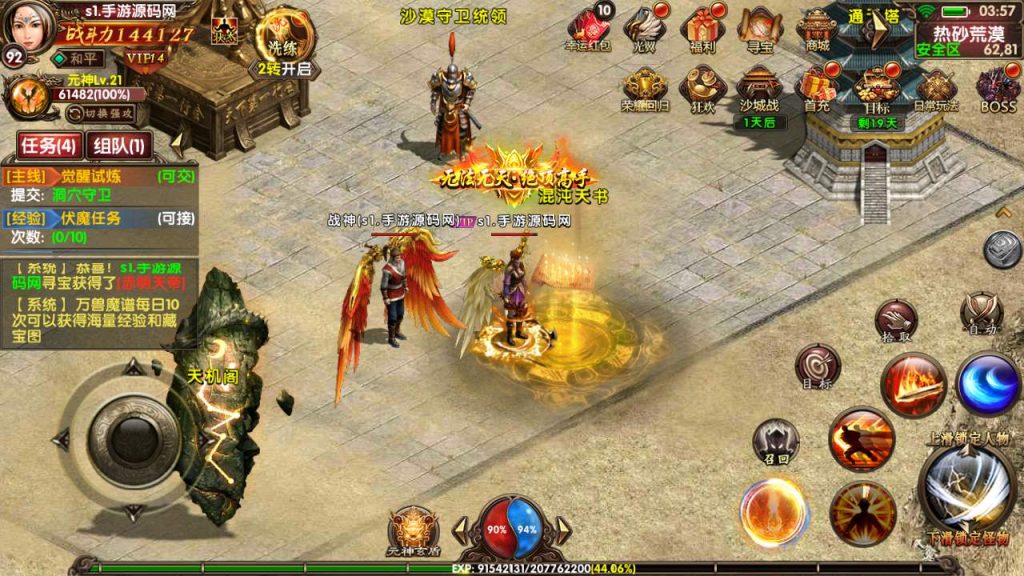Open the BOSS menu

point(996,86)
